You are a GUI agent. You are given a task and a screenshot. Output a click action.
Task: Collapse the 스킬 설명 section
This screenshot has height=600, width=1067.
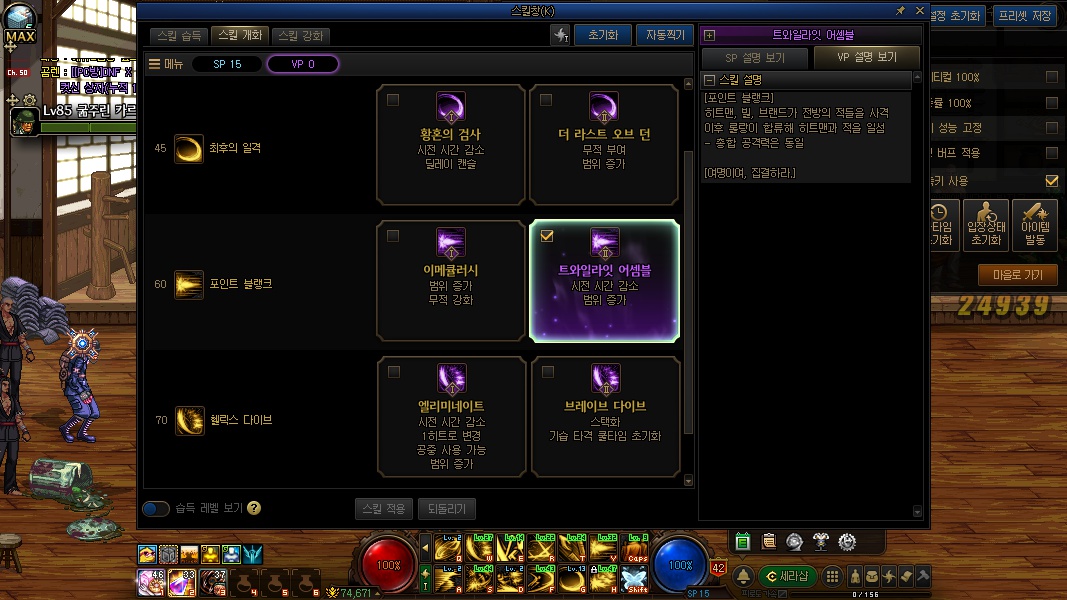709,80
